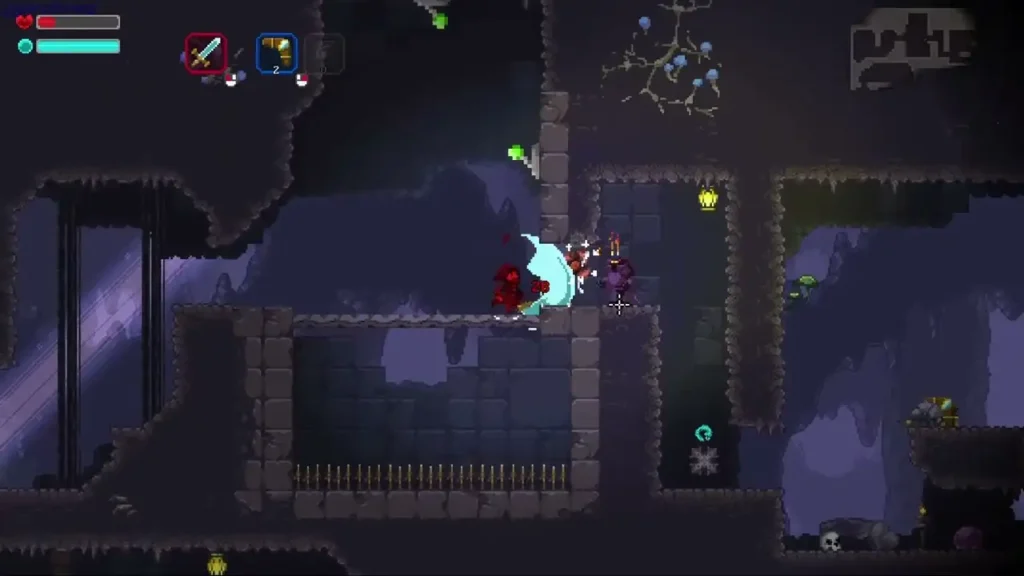
Task: Open the cave minimap
Action: click(911, 47)
